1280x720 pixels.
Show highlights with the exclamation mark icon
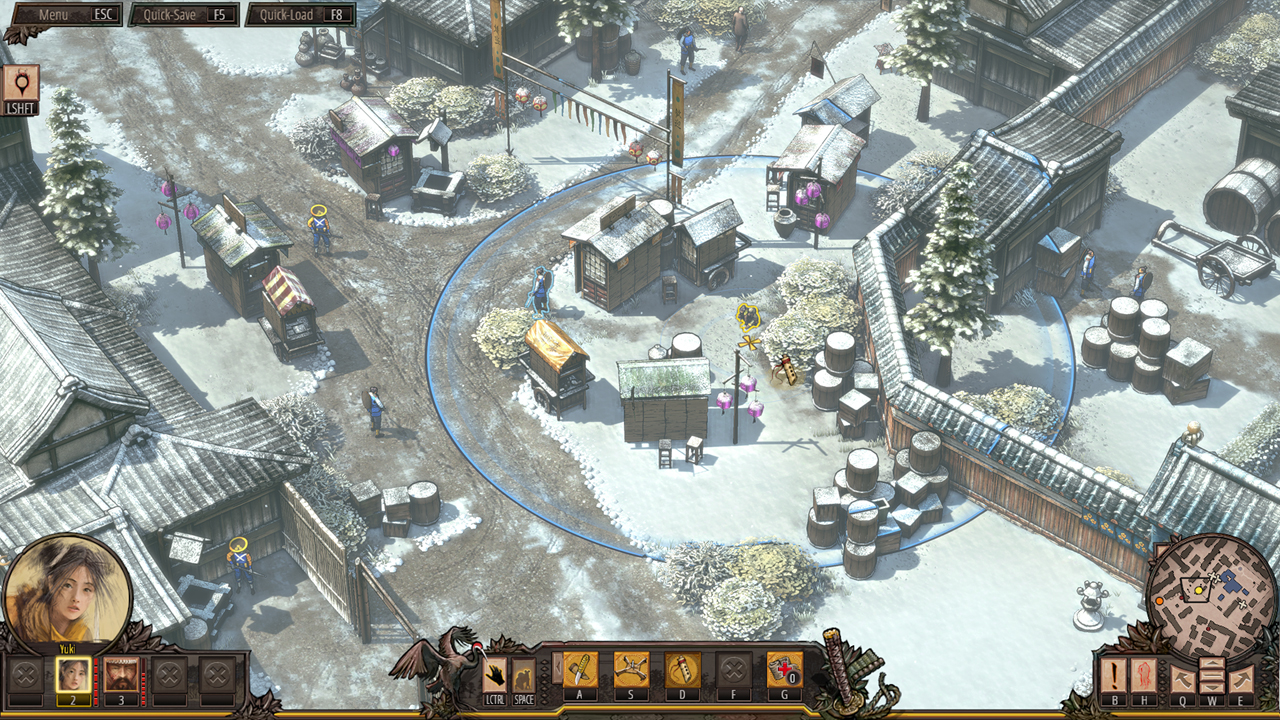[1114, 675]
